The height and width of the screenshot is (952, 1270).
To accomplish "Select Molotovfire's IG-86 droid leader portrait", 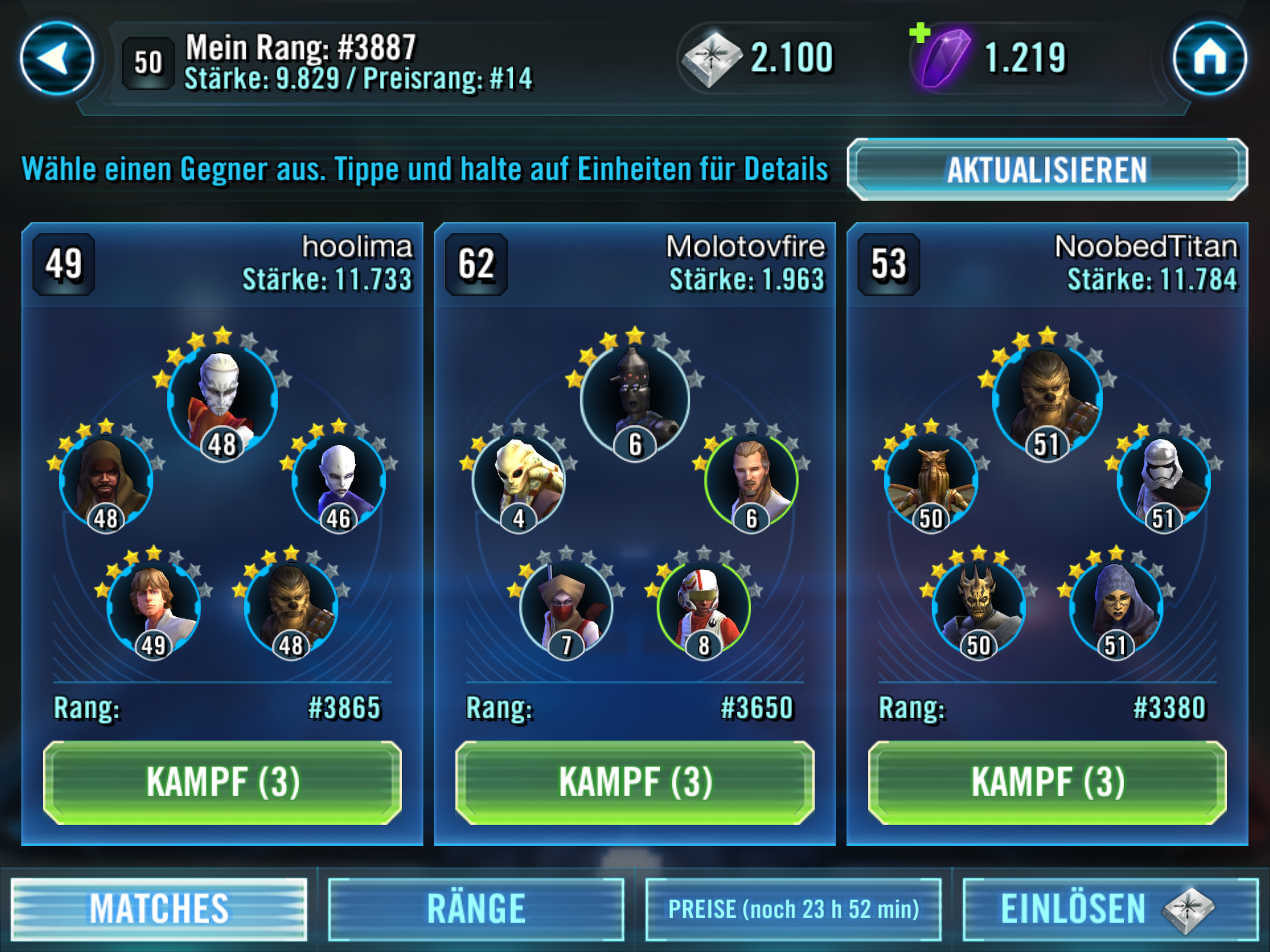I will point(635,399).
